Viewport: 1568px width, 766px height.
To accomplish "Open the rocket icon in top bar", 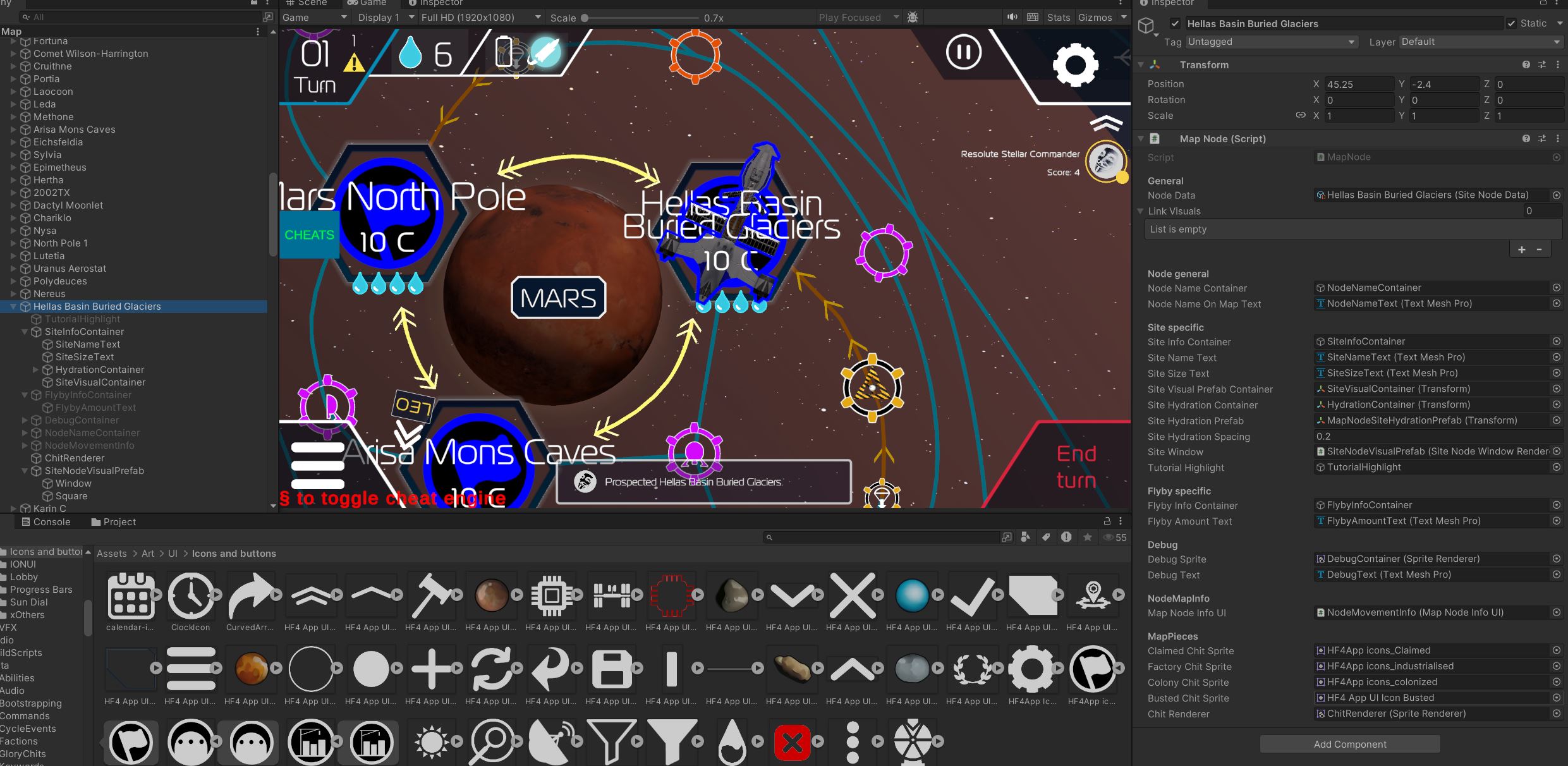I will [545, 52].
